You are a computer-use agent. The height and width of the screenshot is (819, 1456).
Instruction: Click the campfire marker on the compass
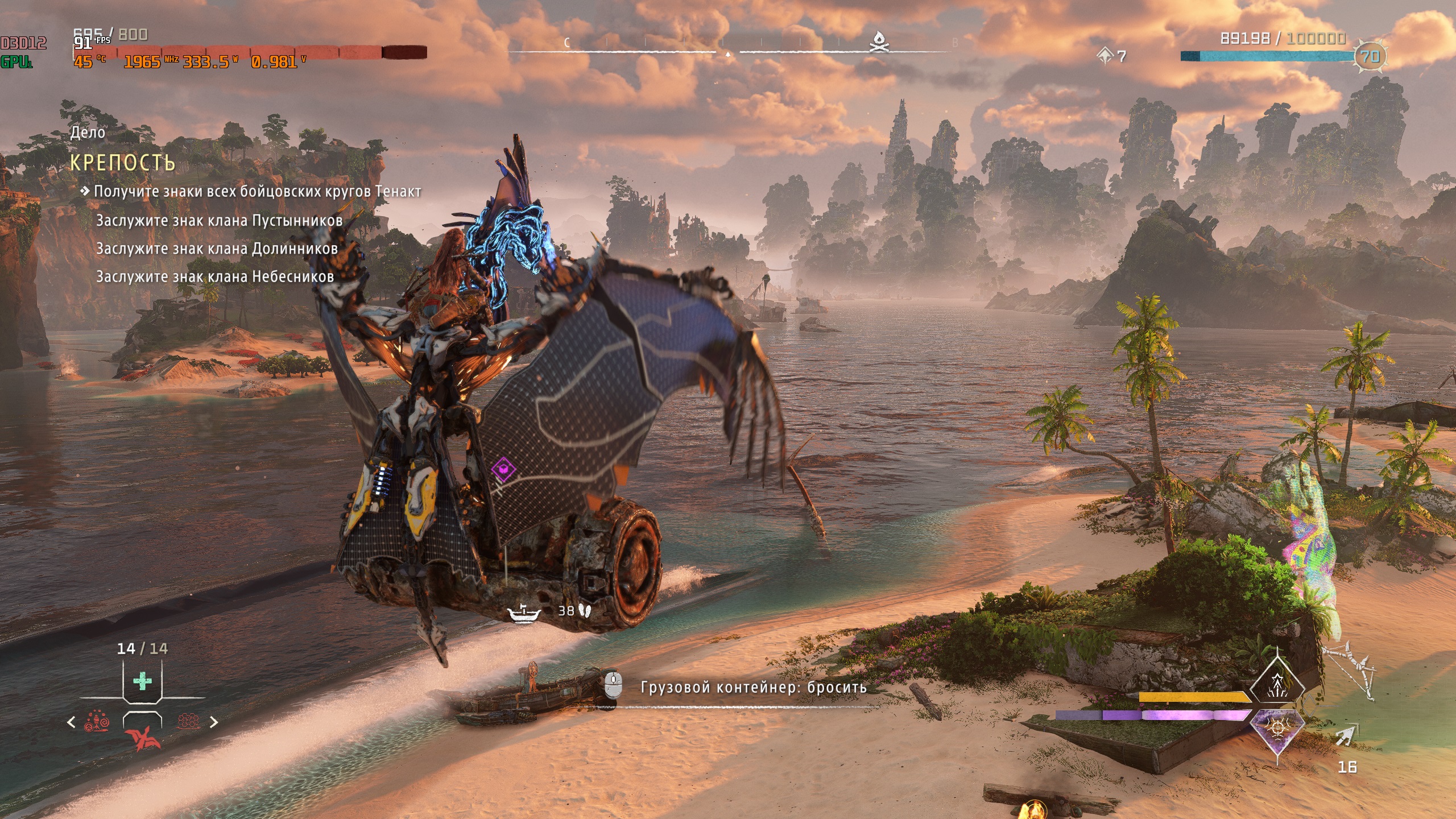(879, 42)
